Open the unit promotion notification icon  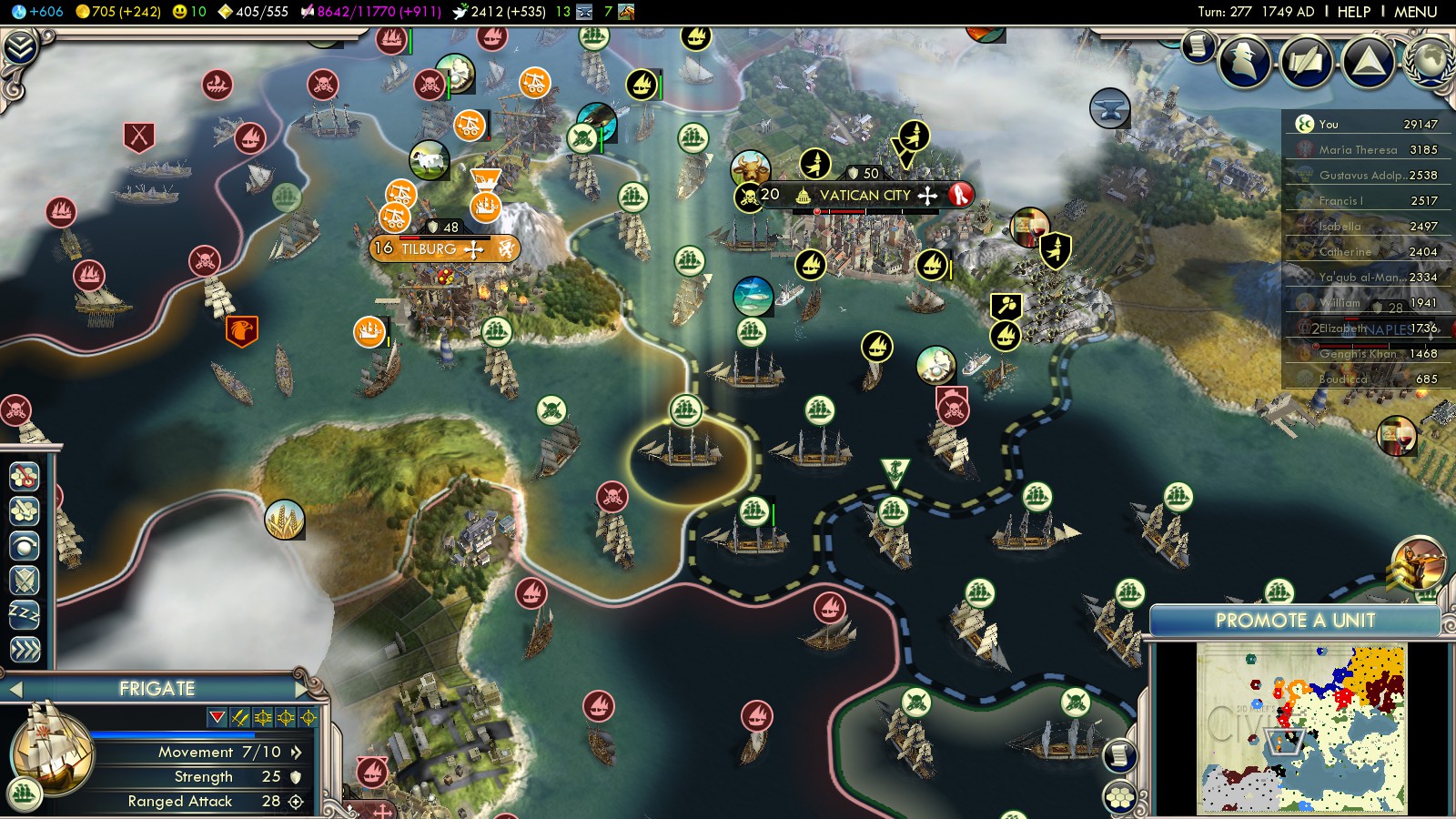pyautogui.click(x=1417, y=561)
